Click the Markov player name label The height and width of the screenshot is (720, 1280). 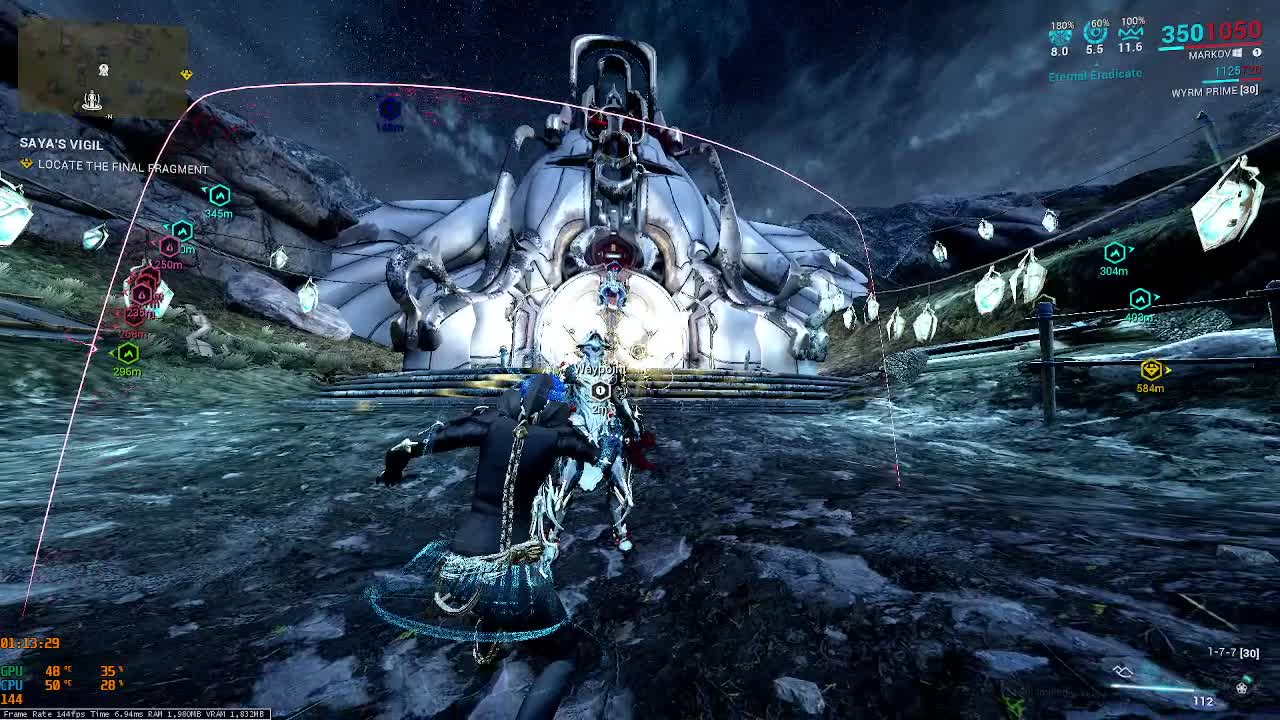(x=1209, y=55)
